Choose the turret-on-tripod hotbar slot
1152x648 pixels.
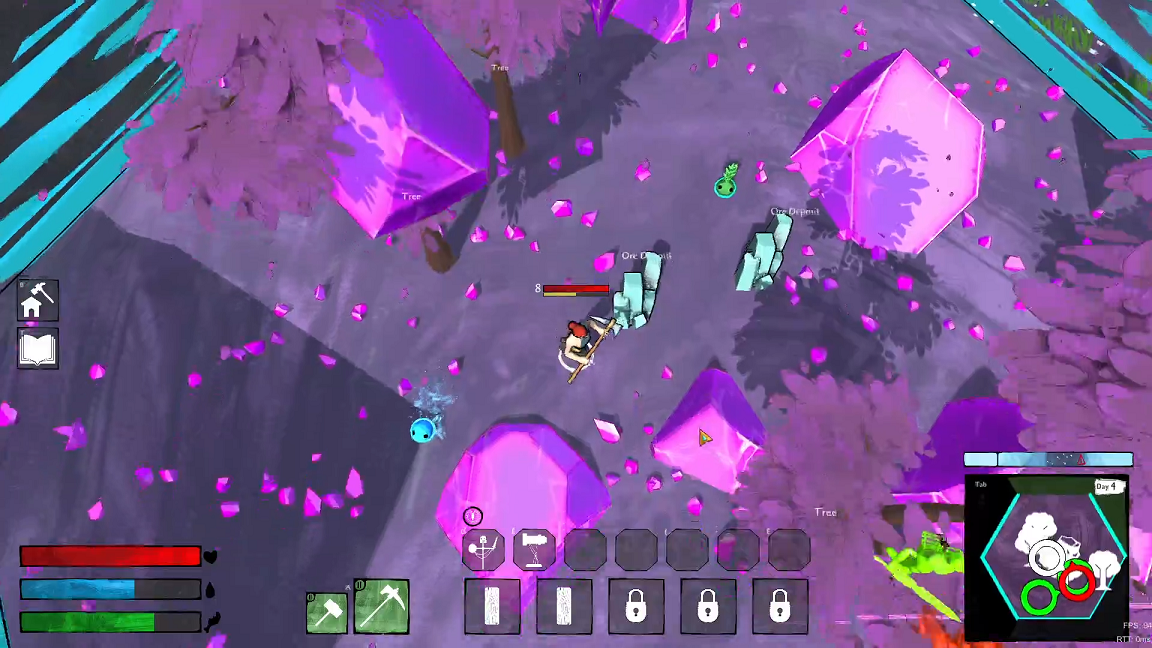534,550
